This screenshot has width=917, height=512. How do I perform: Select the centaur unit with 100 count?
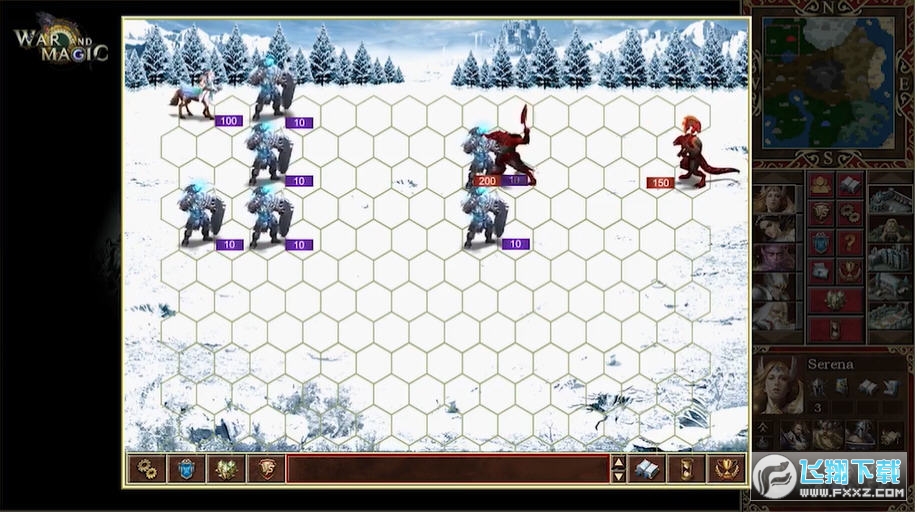[192, 98]
